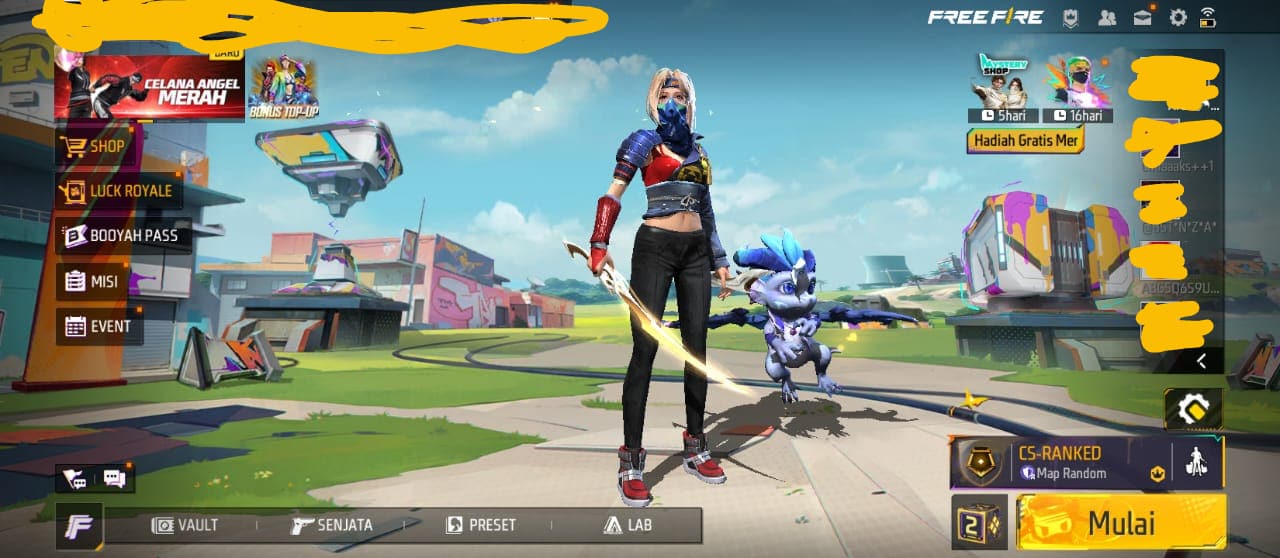Open the VAULT
Image resolution: width=1280 pixels, height=558 pixels.
coord(186,525)
